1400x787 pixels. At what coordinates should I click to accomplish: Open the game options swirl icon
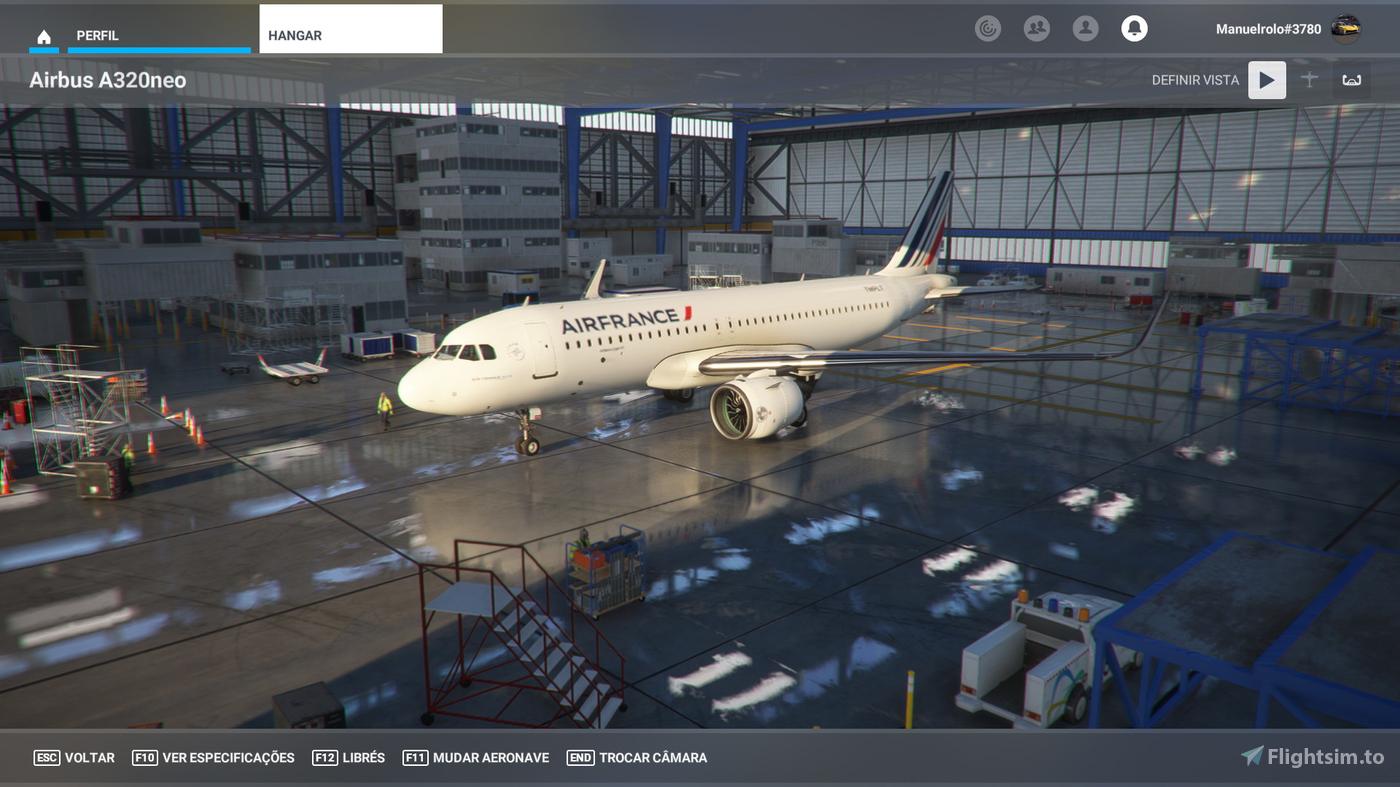(988, 28)
